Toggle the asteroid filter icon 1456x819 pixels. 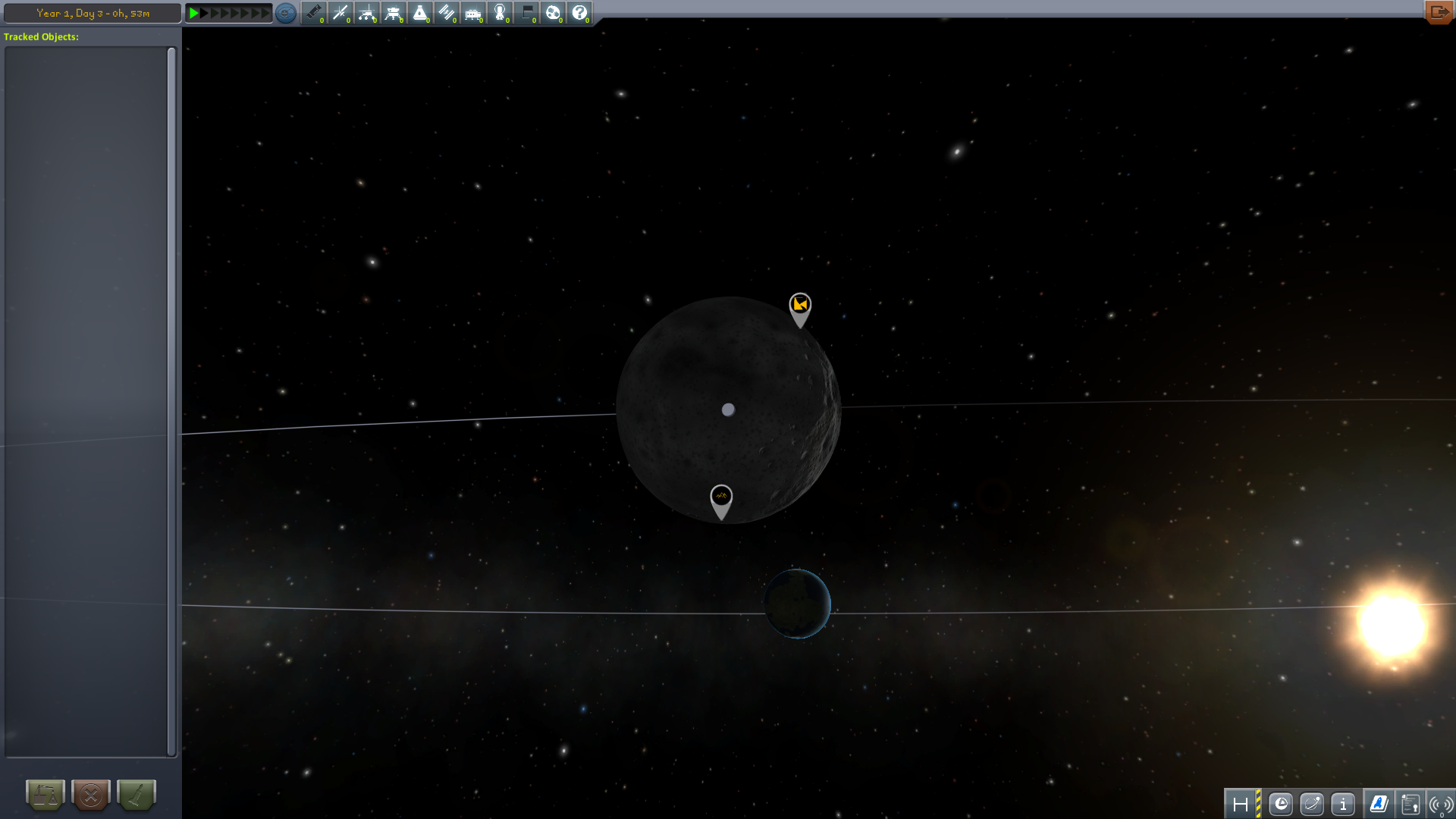[x=553, y=13]
